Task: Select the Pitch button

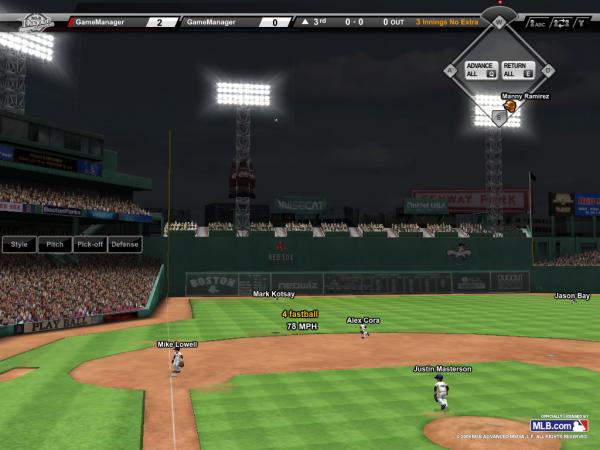Action: 55,244
